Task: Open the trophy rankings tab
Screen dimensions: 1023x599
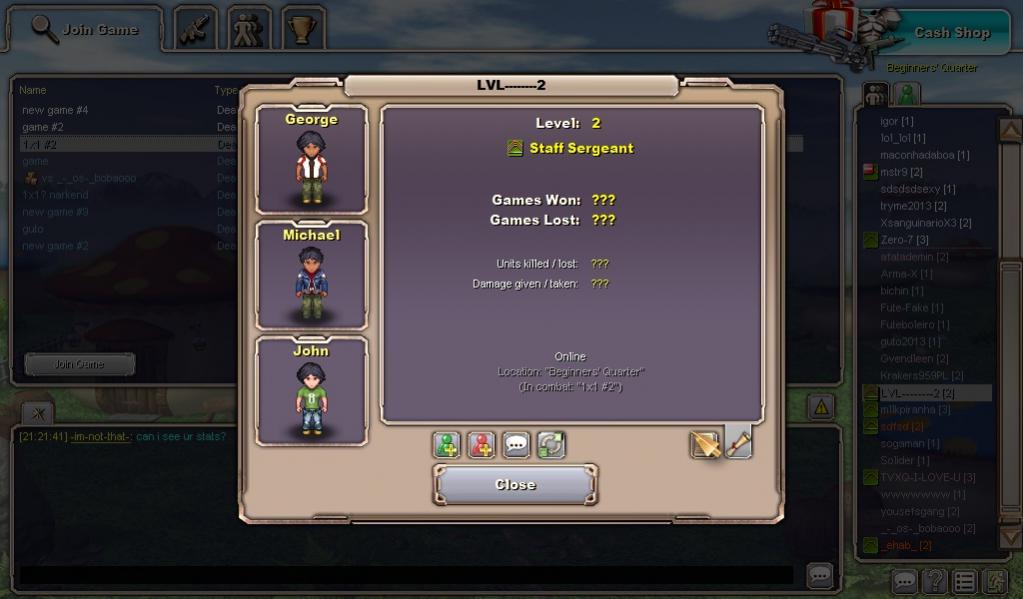Action: [301, 30]
